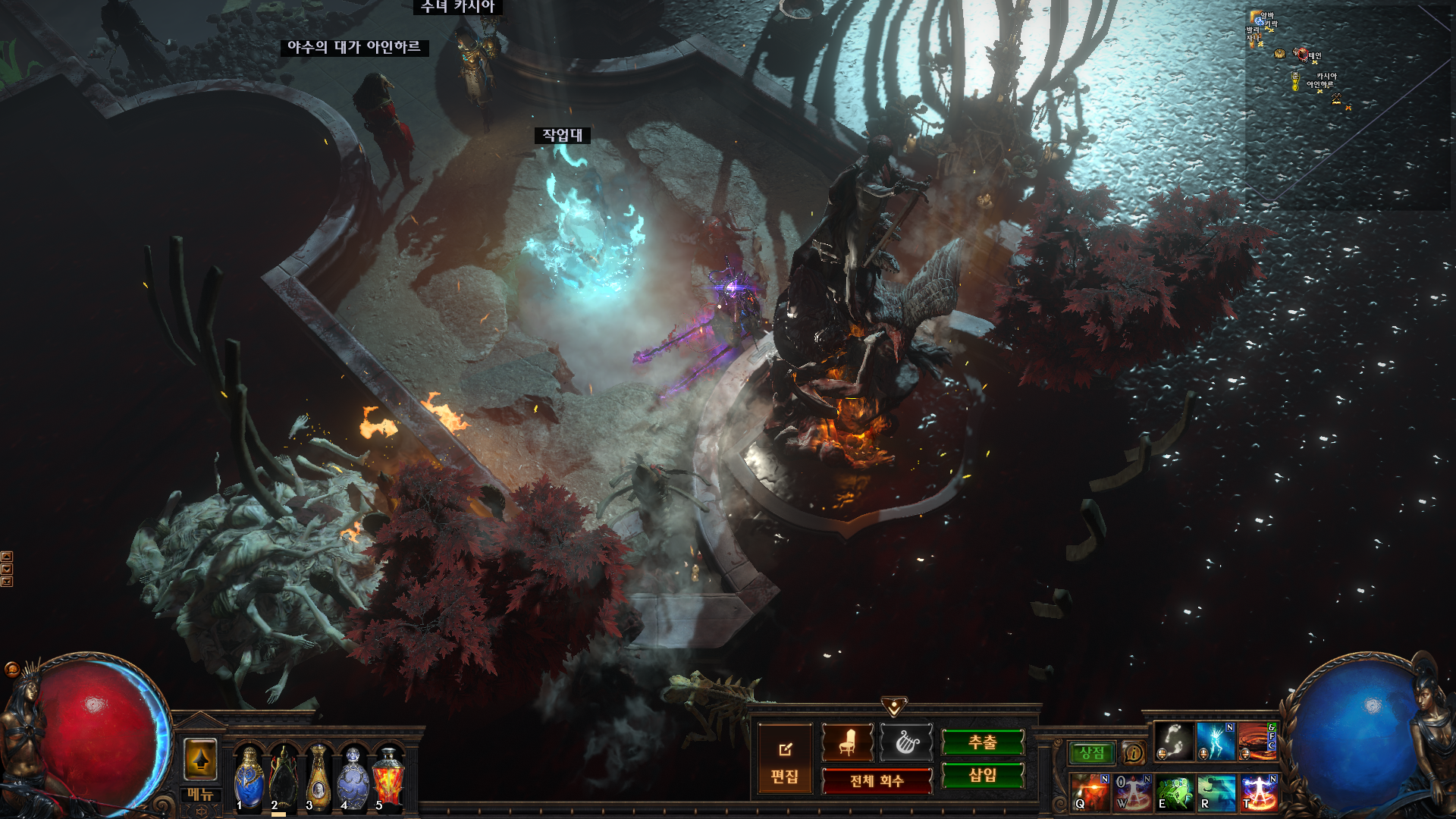This screenshot has width=1456, height=819.
Task: Select the chair decoration button
Action: coord(847,742)
